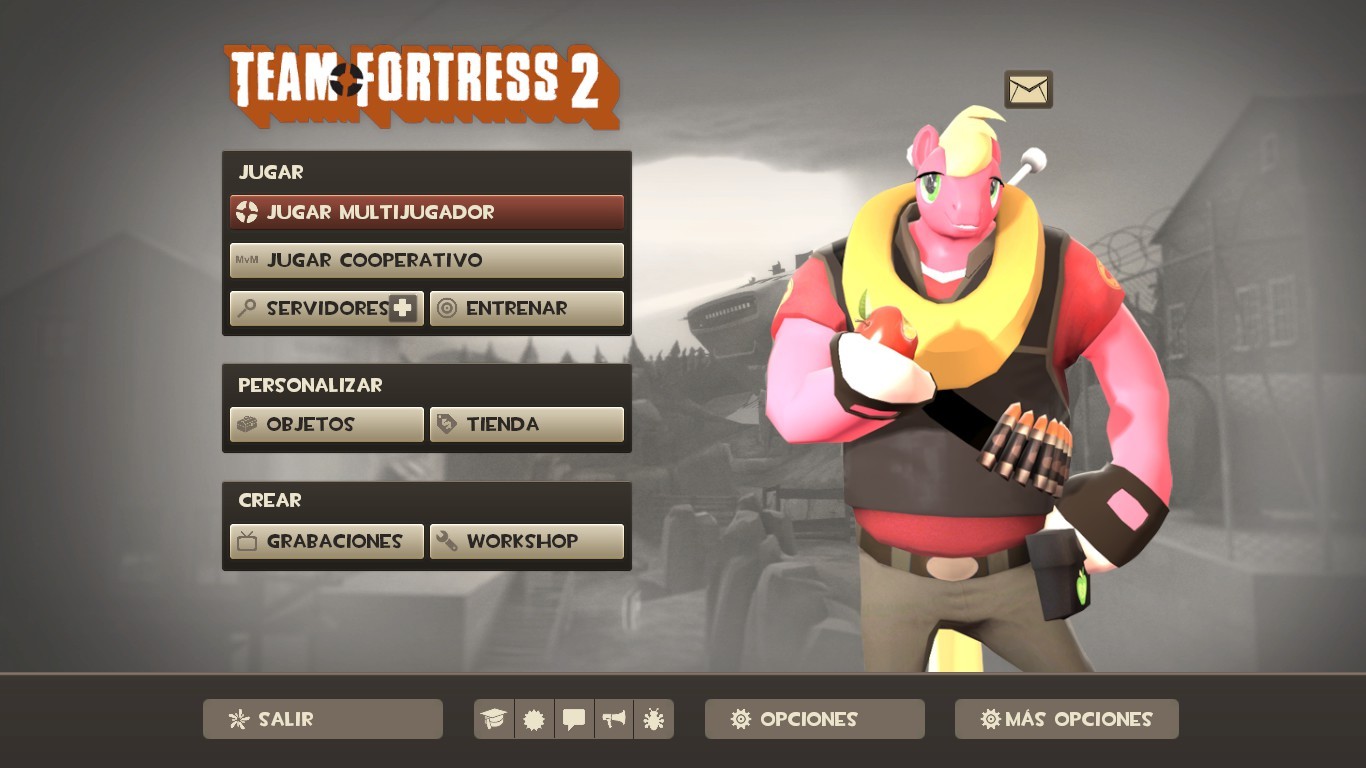Open Grabaciones replays
Screen dimensions: 1366x768
(x=326, y=541)
